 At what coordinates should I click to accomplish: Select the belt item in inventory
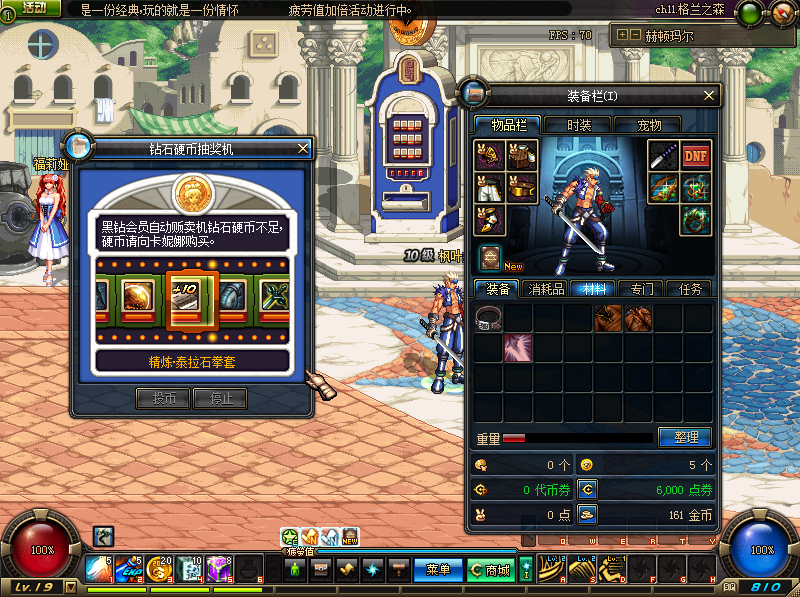(489, 319)
